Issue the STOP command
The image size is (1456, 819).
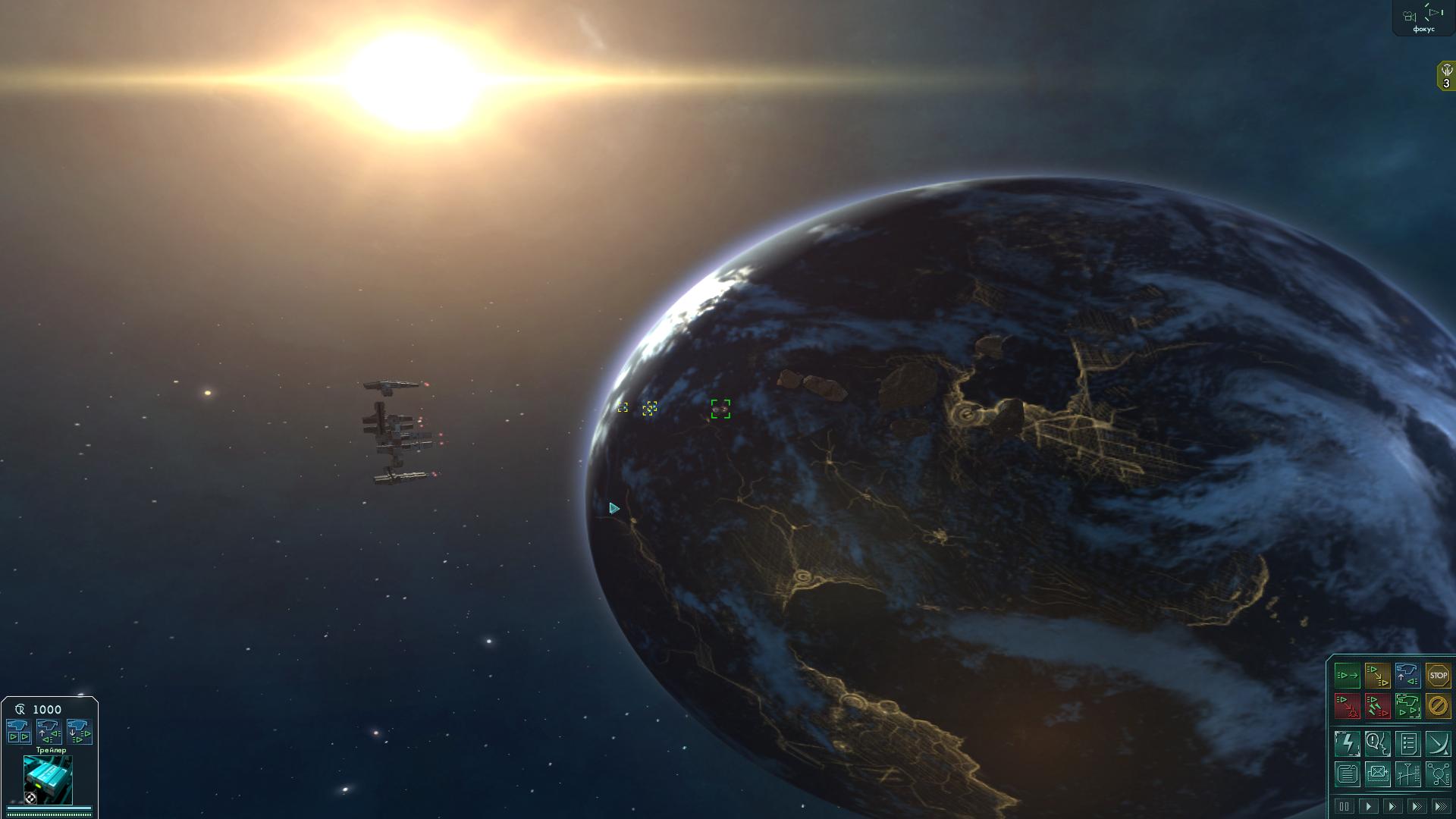click(x=1438, y=676)
